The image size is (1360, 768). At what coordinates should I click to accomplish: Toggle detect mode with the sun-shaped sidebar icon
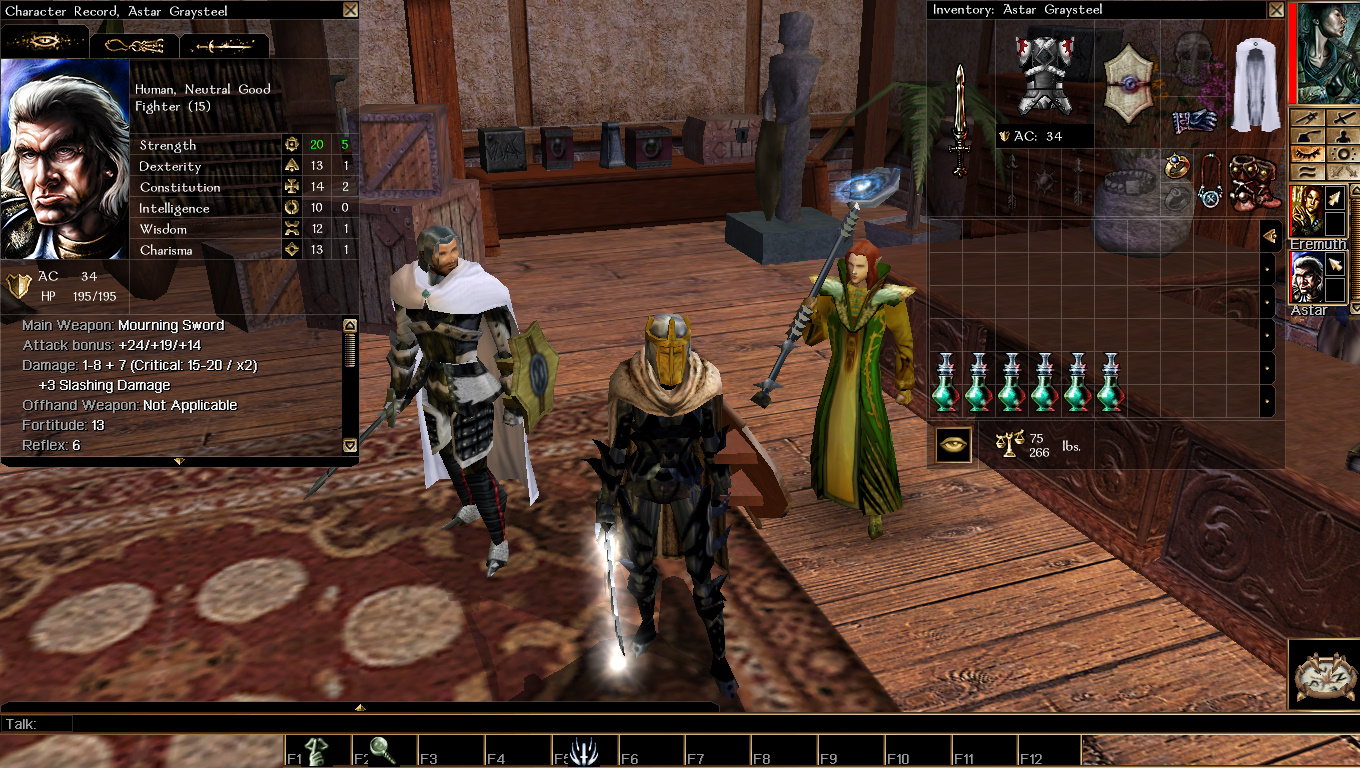point(1342,153)
